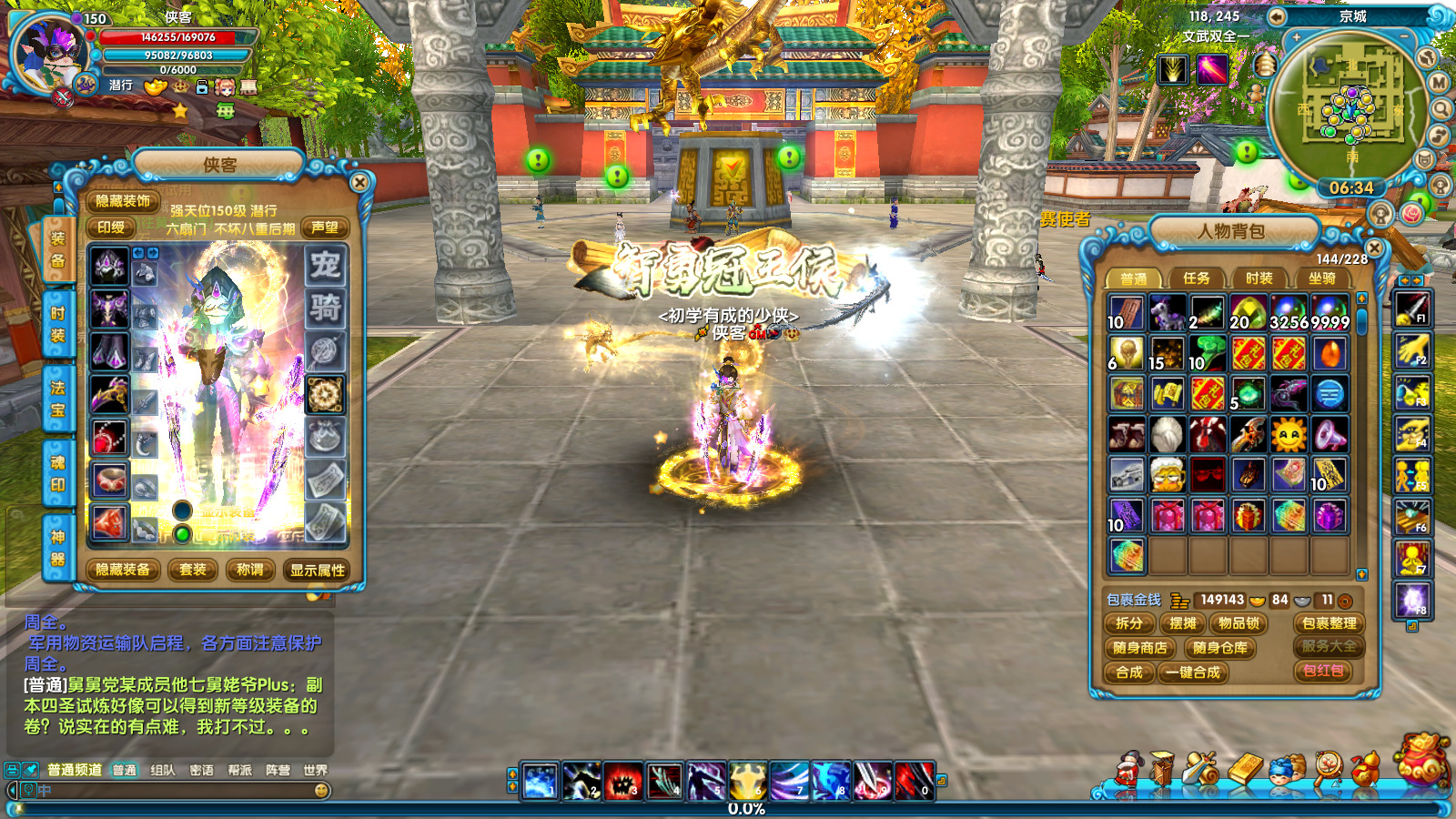
Task: Click the 包裹整理 sort button
Action: click(x=1329, y=623)
